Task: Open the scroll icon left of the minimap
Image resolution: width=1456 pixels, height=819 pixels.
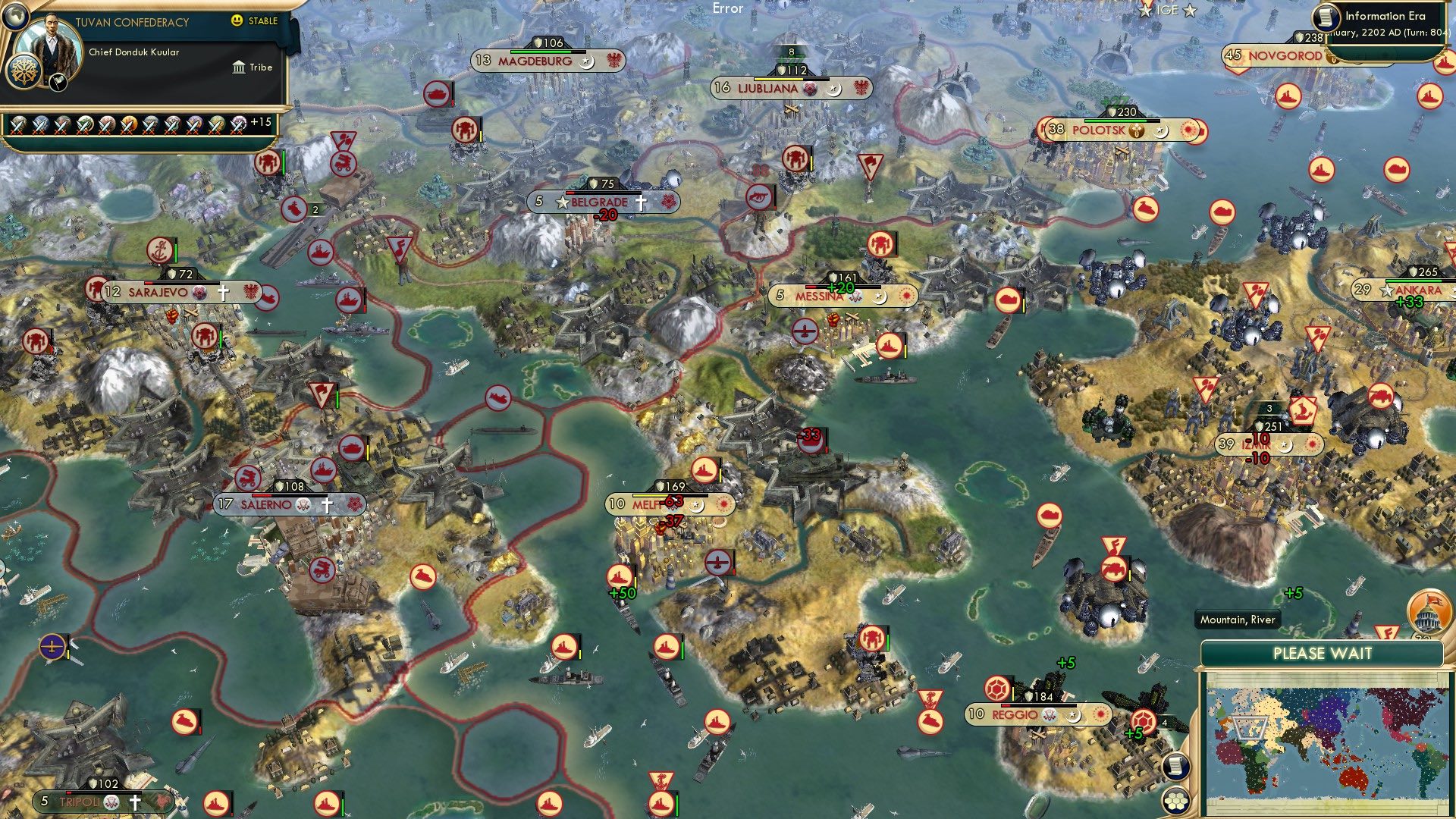Action: tap(1175, 767)
